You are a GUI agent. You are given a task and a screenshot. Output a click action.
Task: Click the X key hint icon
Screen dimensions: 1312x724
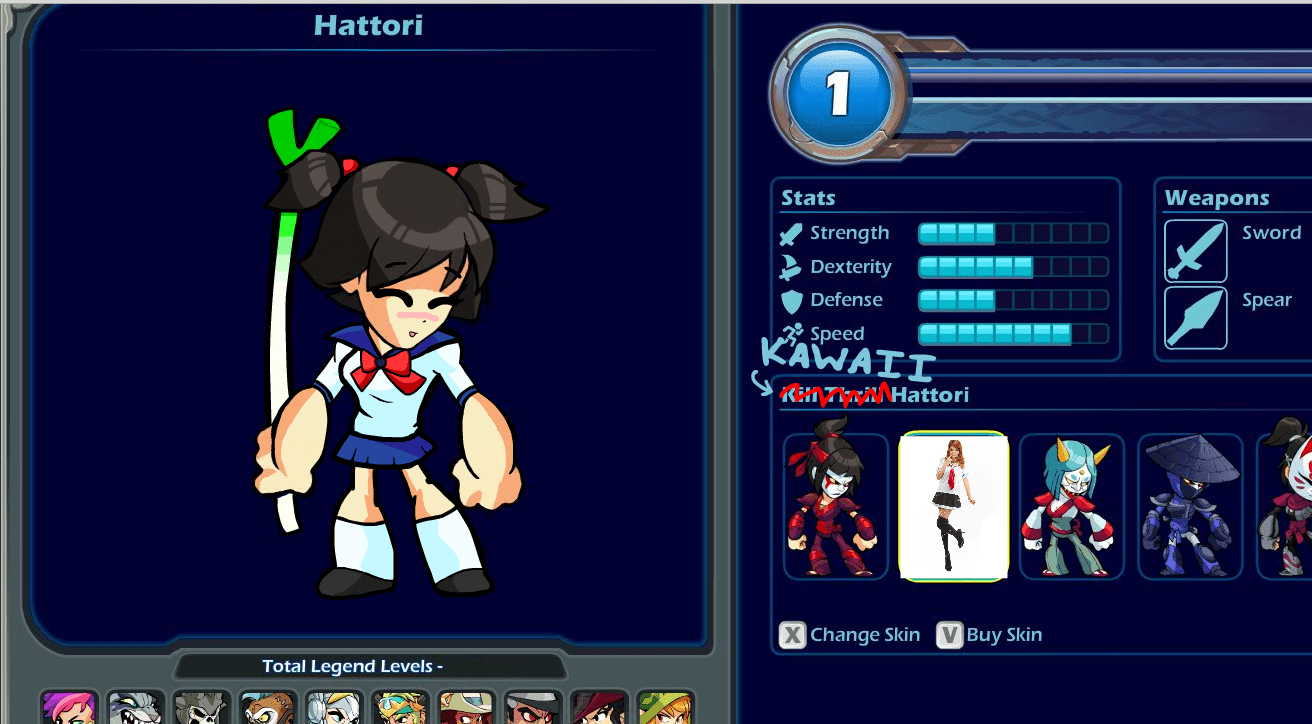791,633
